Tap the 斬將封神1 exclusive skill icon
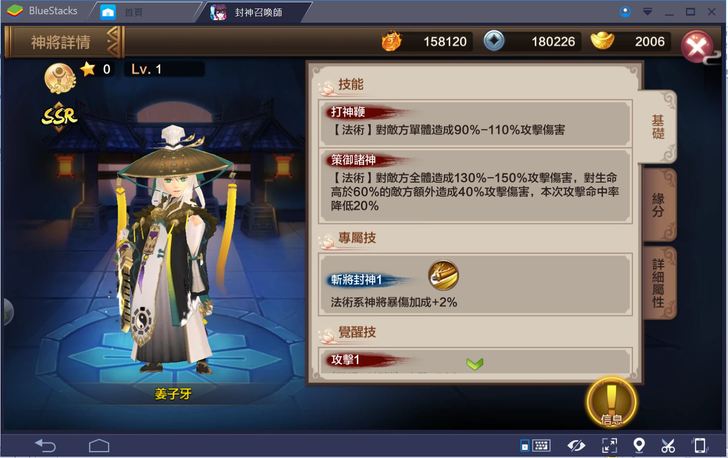The height and width of the screenshot is (458, 728). point(443,275)
